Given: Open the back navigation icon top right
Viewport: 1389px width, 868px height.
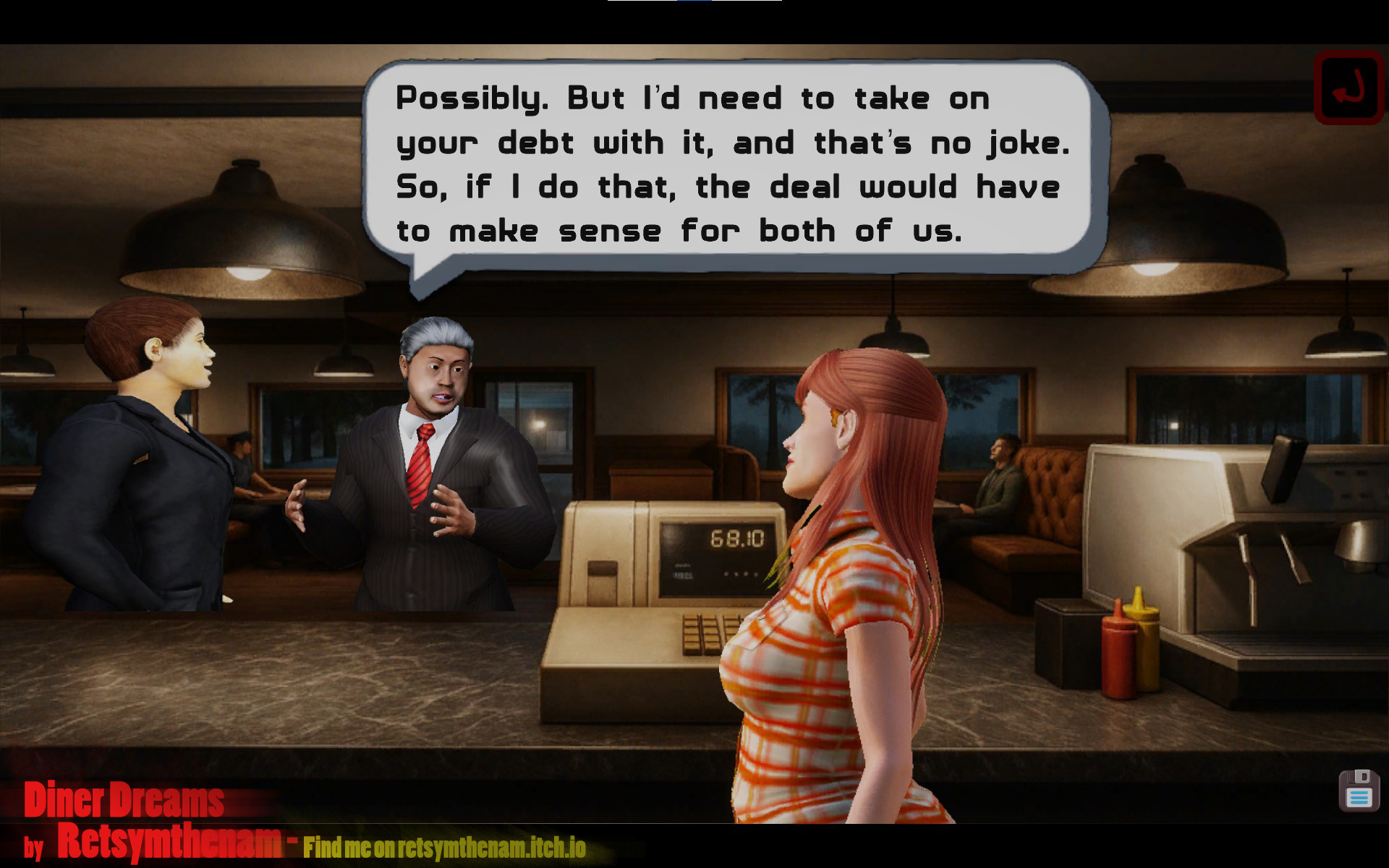Looking at the screenshot, I should (x=1350, y=86).
